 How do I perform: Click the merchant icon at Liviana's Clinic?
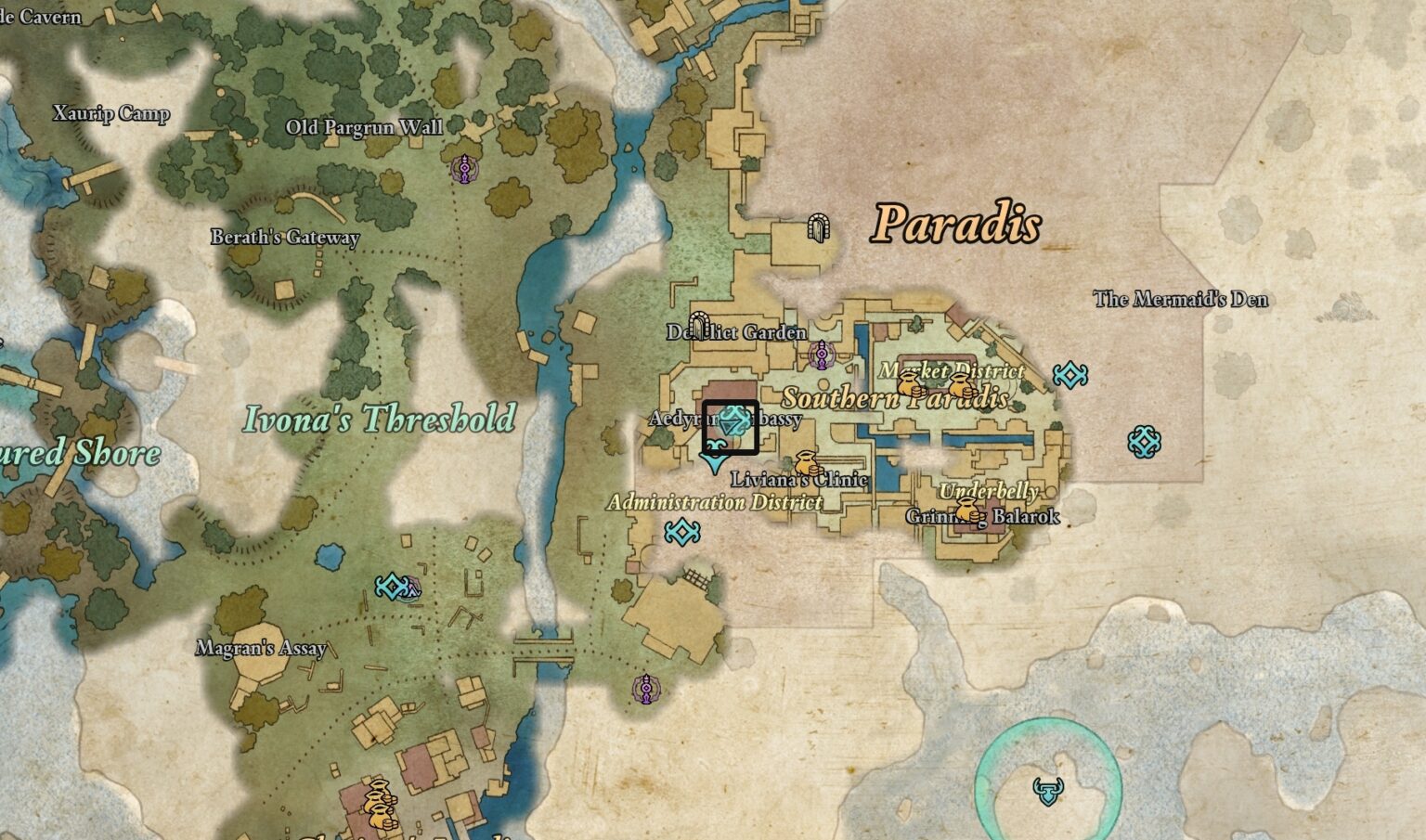pos(806,462)
